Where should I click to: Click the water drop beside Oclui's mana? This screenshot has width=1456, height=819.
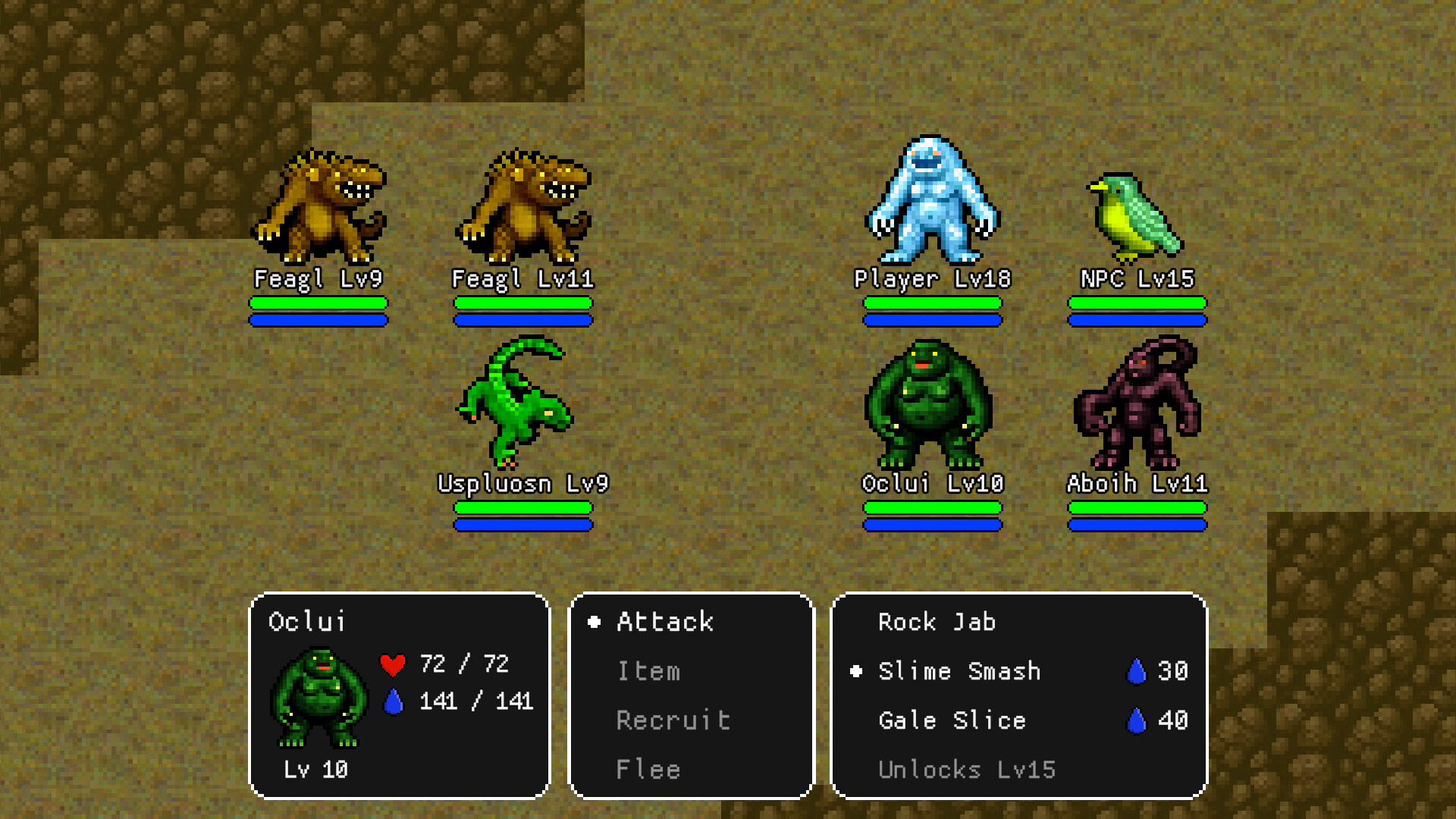(394, 701)
